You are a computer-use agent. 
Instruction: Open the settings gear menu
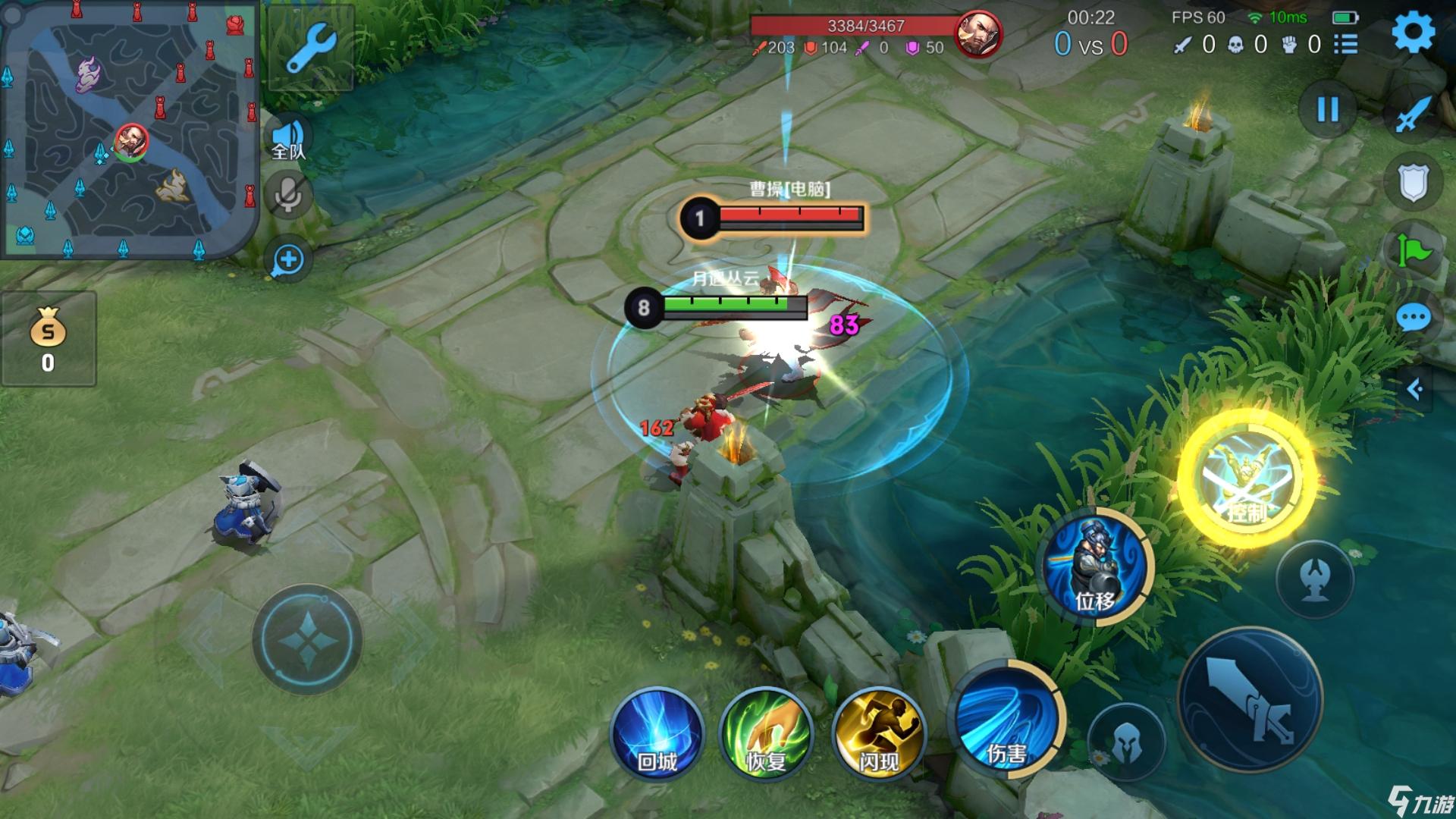[1413, 32]
